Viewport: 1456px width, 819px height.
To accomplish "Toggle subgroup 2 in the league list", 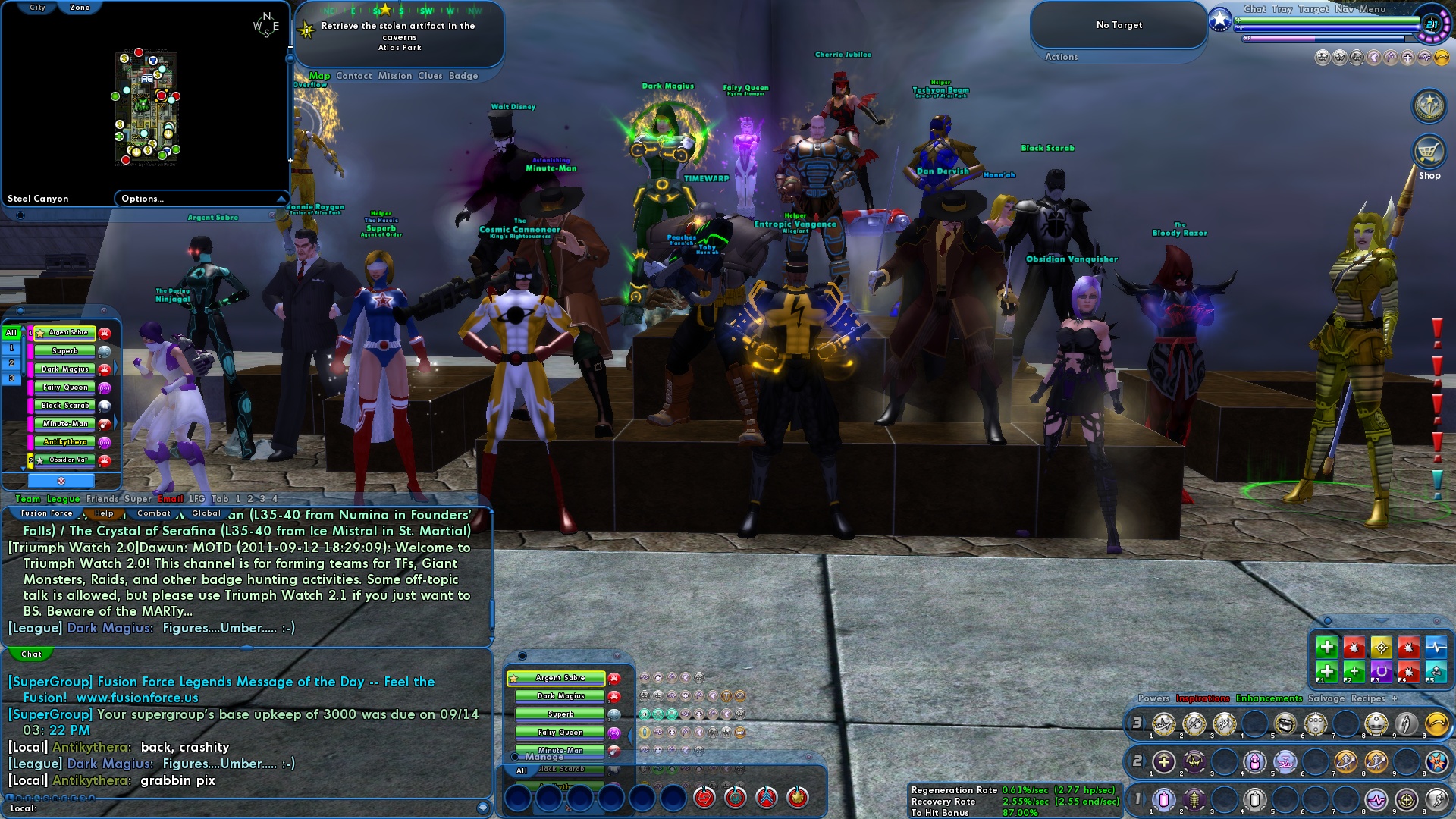I will pyautogui.click(x=10, y=364).
